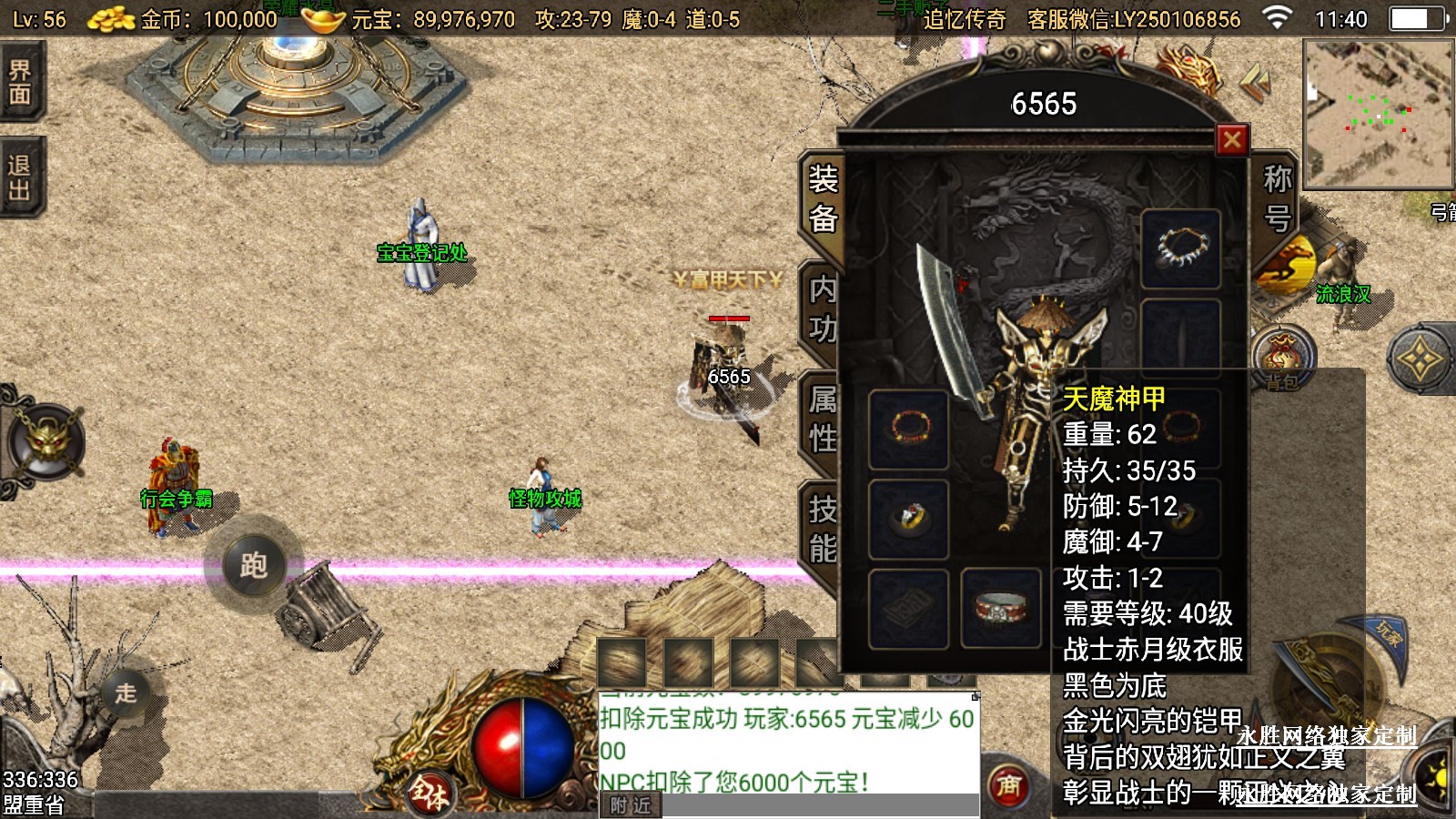
Task: Select the 技能 skills tab
Action: 823,529
